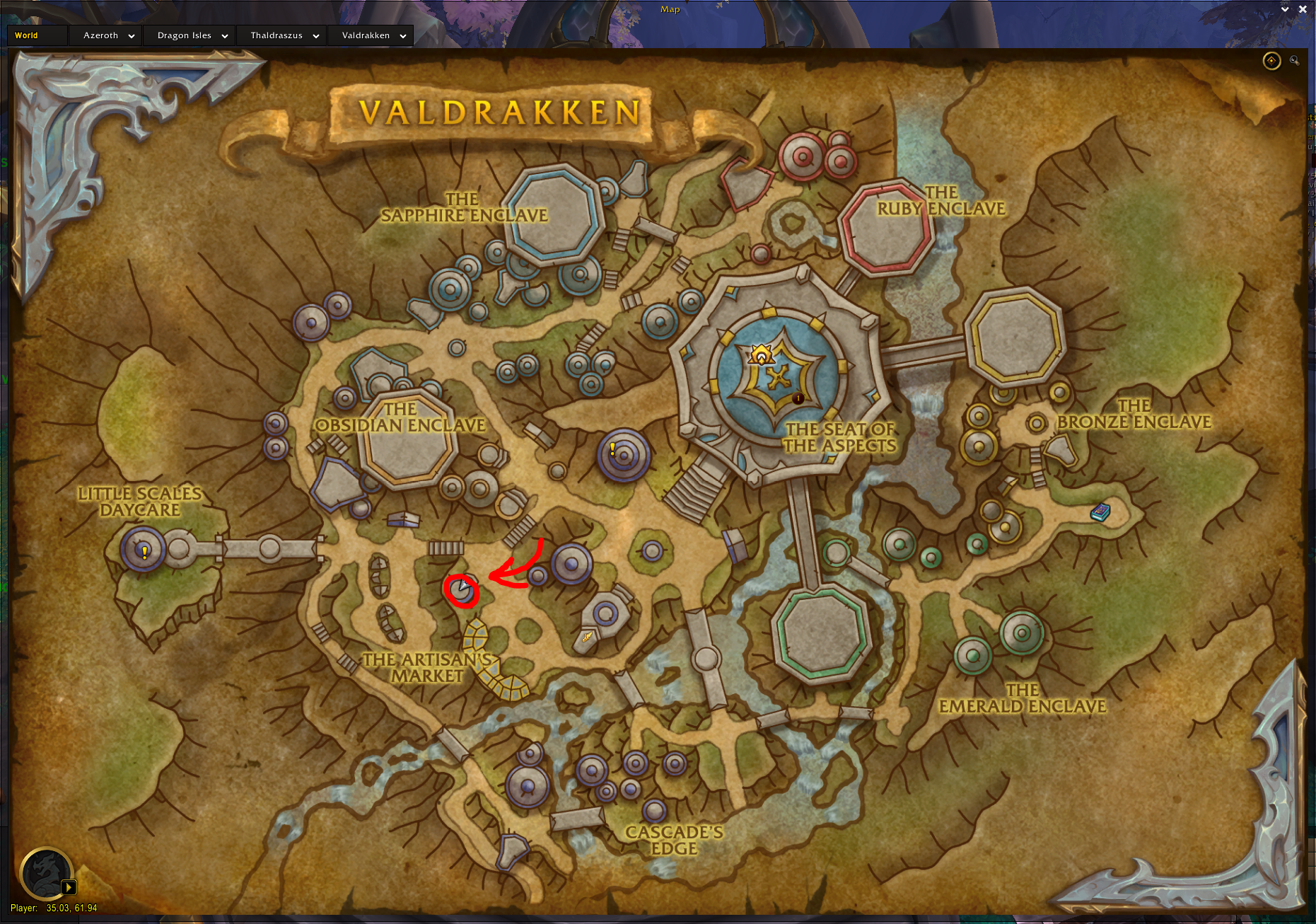Toggle the magnifying glass zoom control
The width and height of the screenshot is (1316, 924).
point(1295,61)
